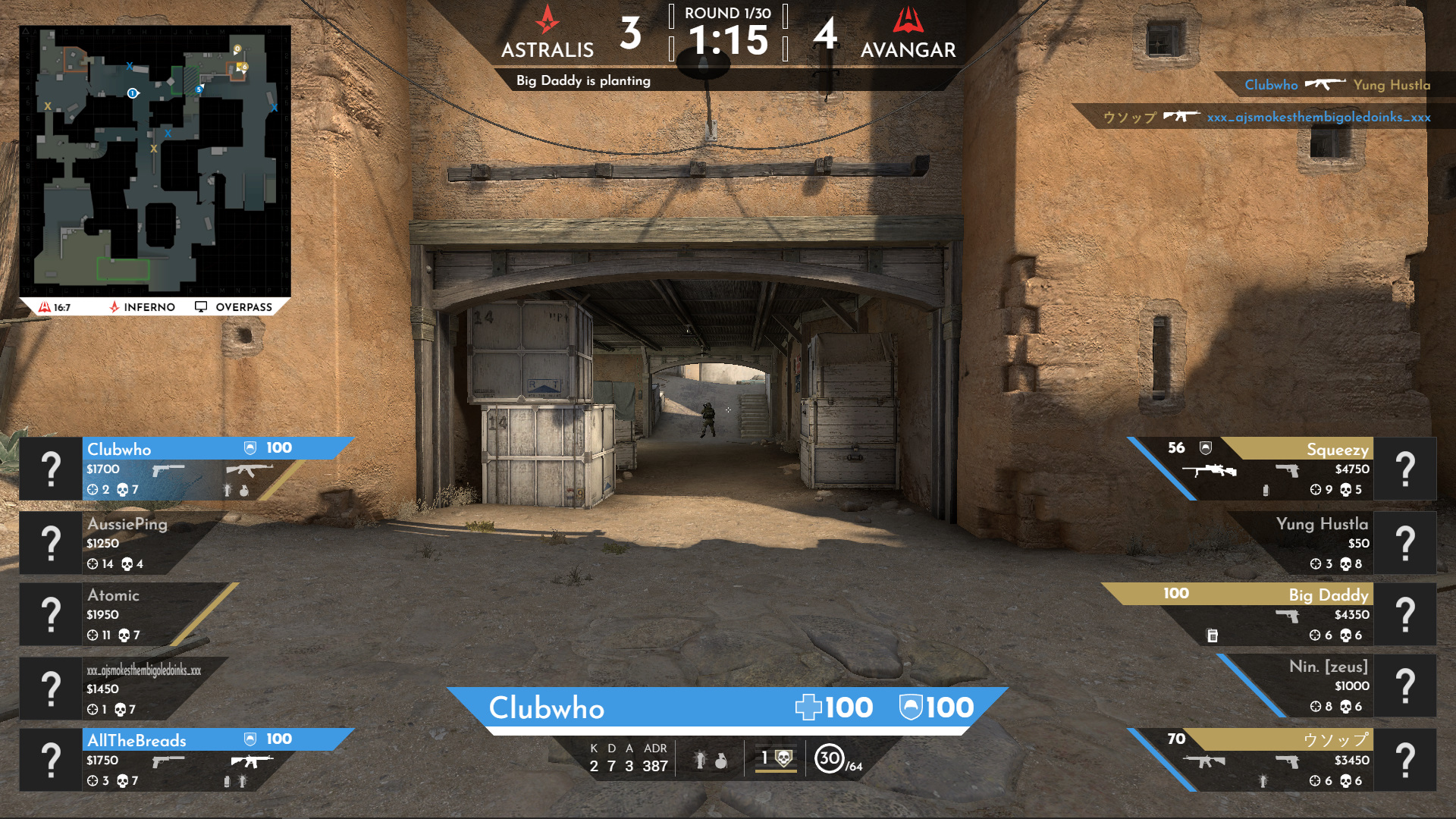1456x819 pixels.
Task: Click AussiePing's question-mark avatar
Action: coord(51,541)
